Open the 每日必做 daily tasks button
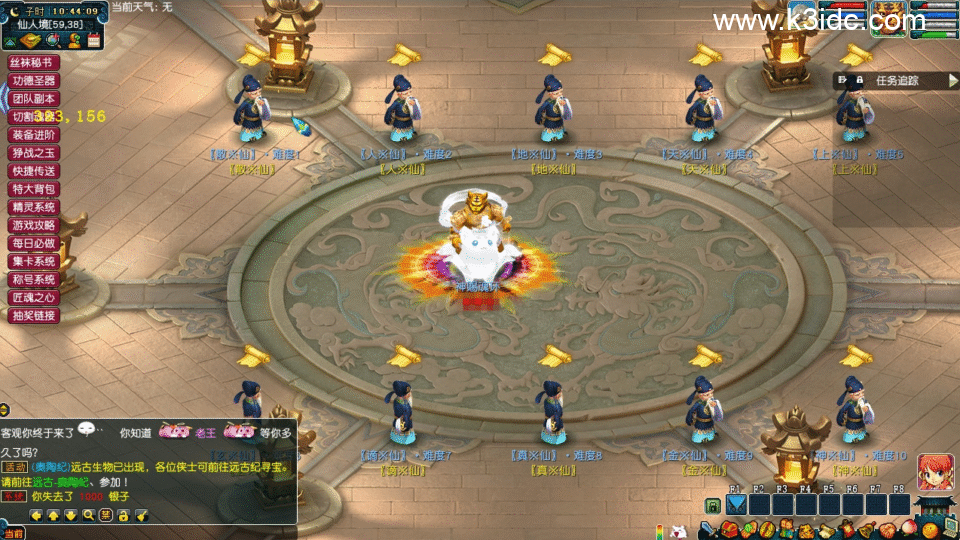Screen dimensions: 960x540 click(35, 243)
